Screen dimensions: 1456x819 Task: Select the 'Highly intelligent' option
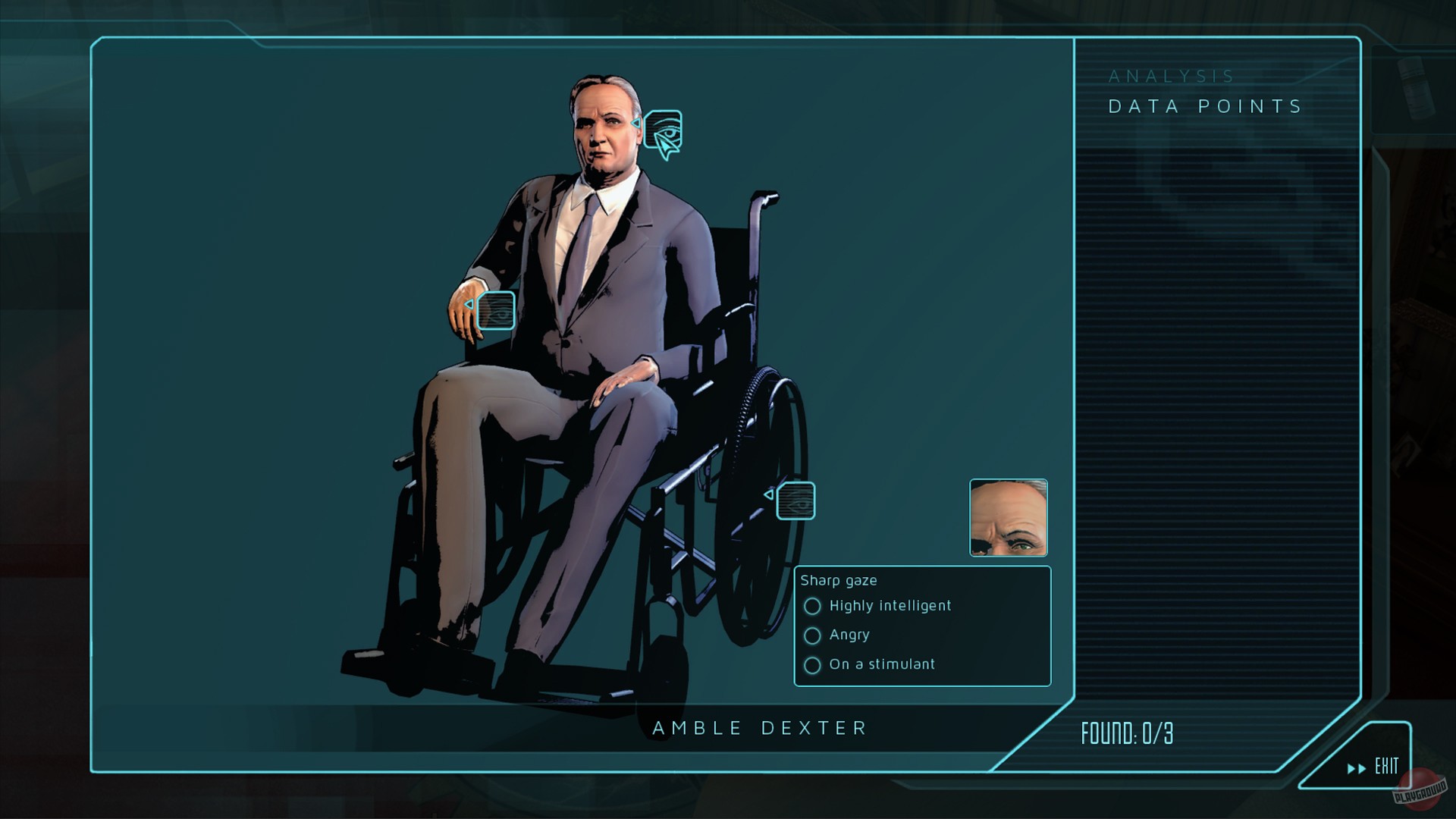(x=813, y=606)
